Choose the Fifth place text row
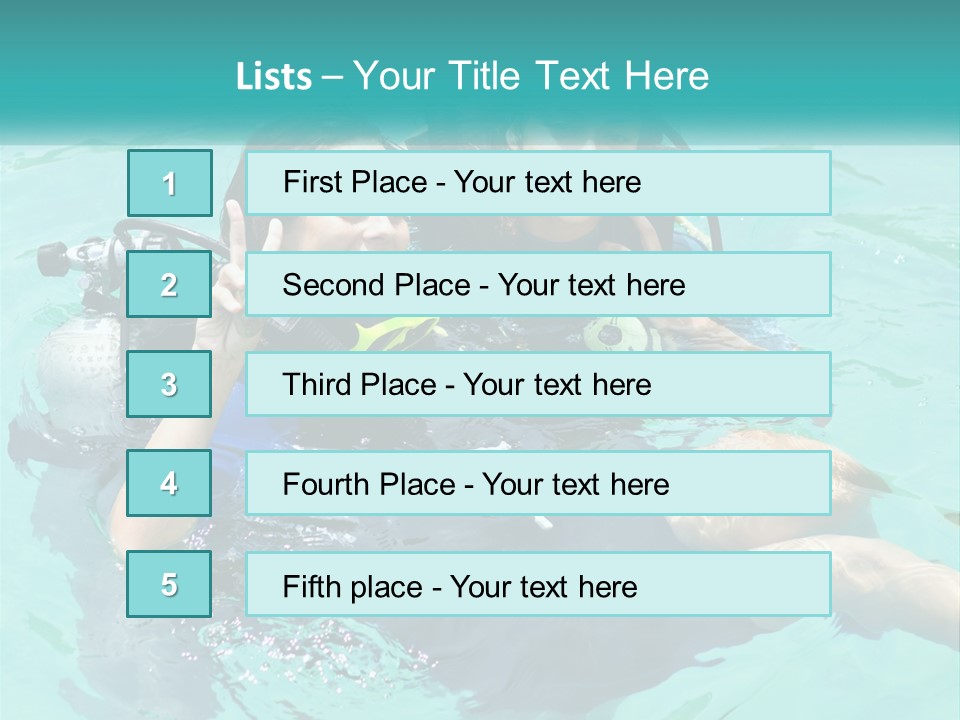 click(538, 585)
